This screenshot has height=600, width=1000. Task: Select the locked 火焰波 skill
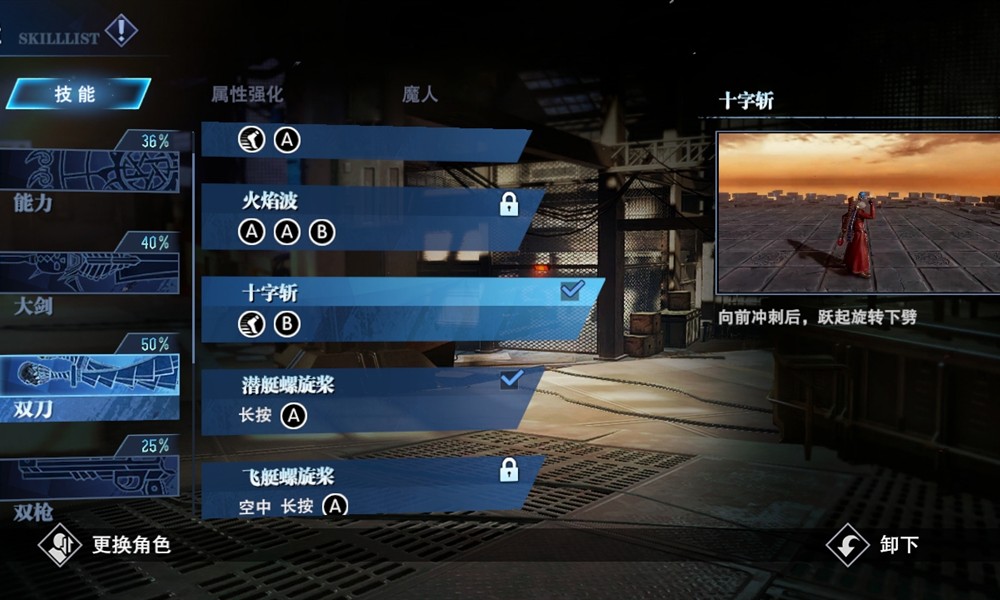coord(370,217)
